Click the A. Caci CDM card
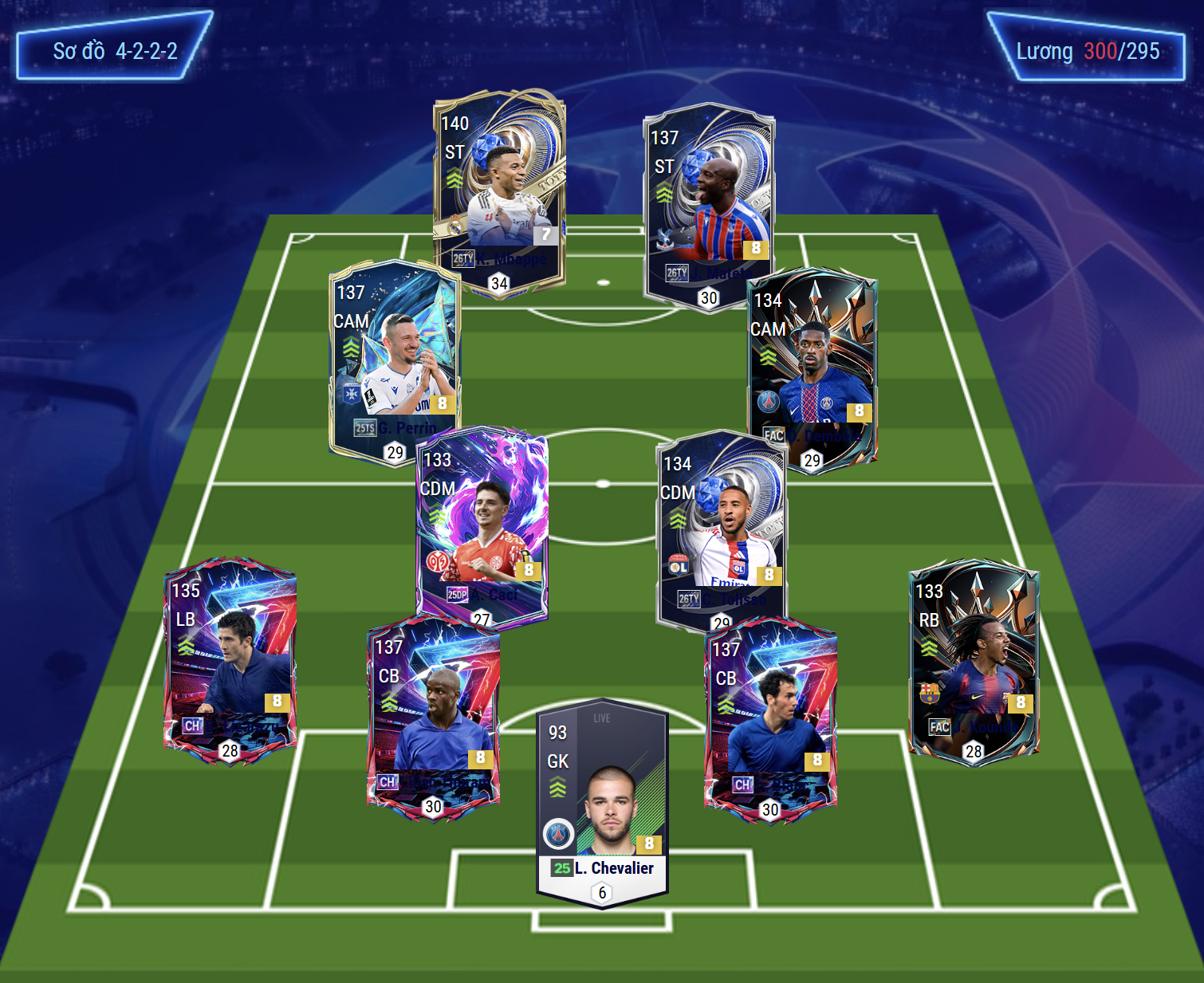Image resolution: width=1204 pixels, height=983 pixels. tap(482, 526)
